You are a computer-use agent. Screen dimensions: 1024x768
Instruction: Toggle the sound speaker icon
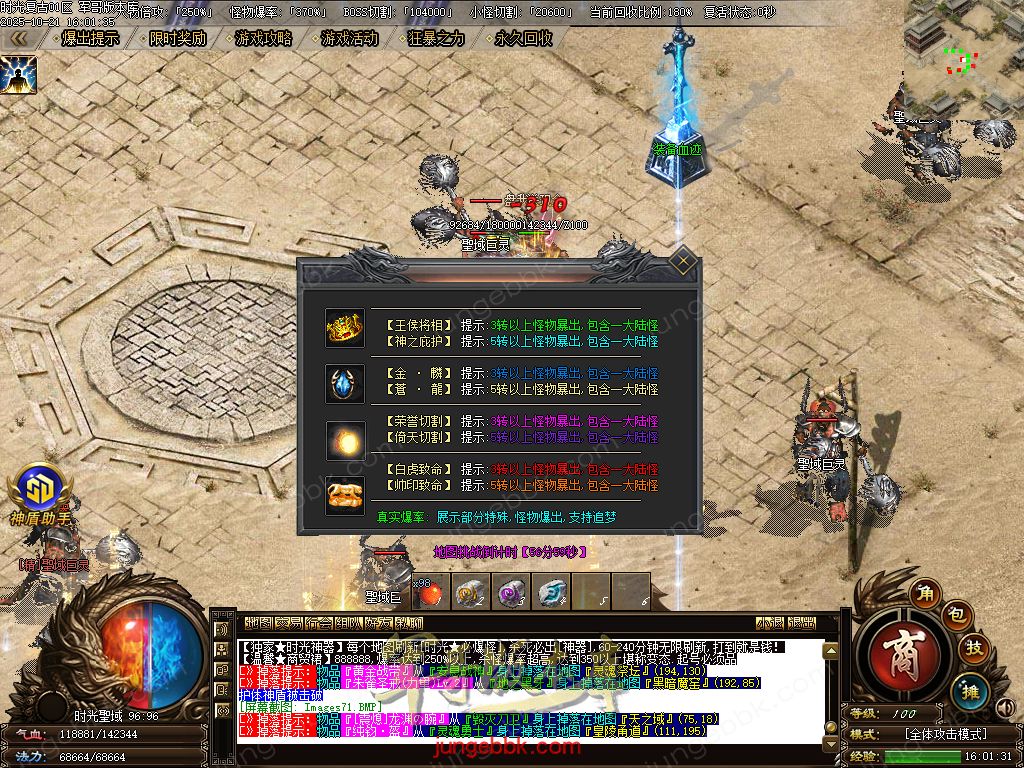[1006, 709]
